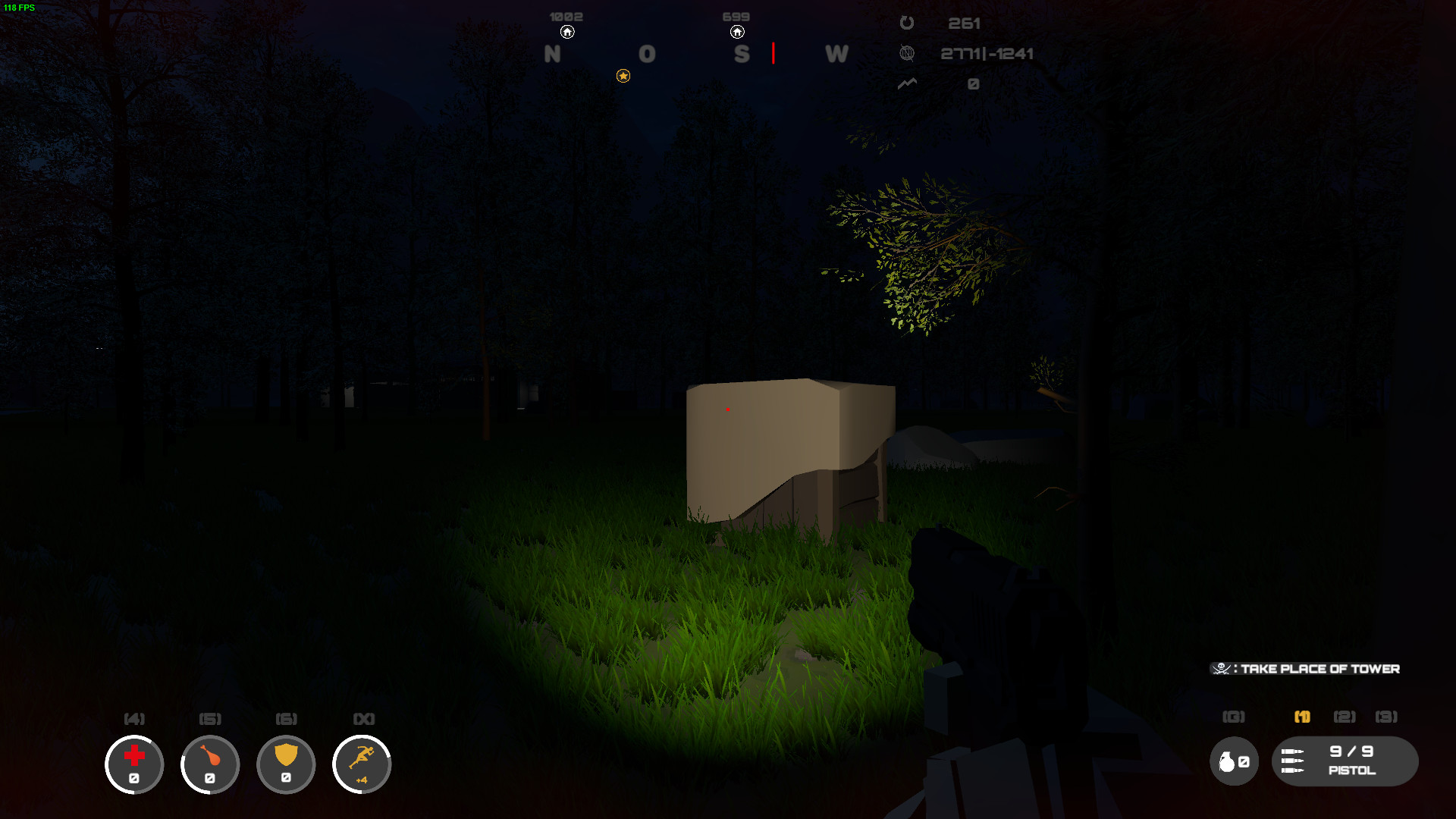Select the food drumstick item in slot (5)
Image resolution: width=1456 pixels, height=819 pixels.
point(210,764)
